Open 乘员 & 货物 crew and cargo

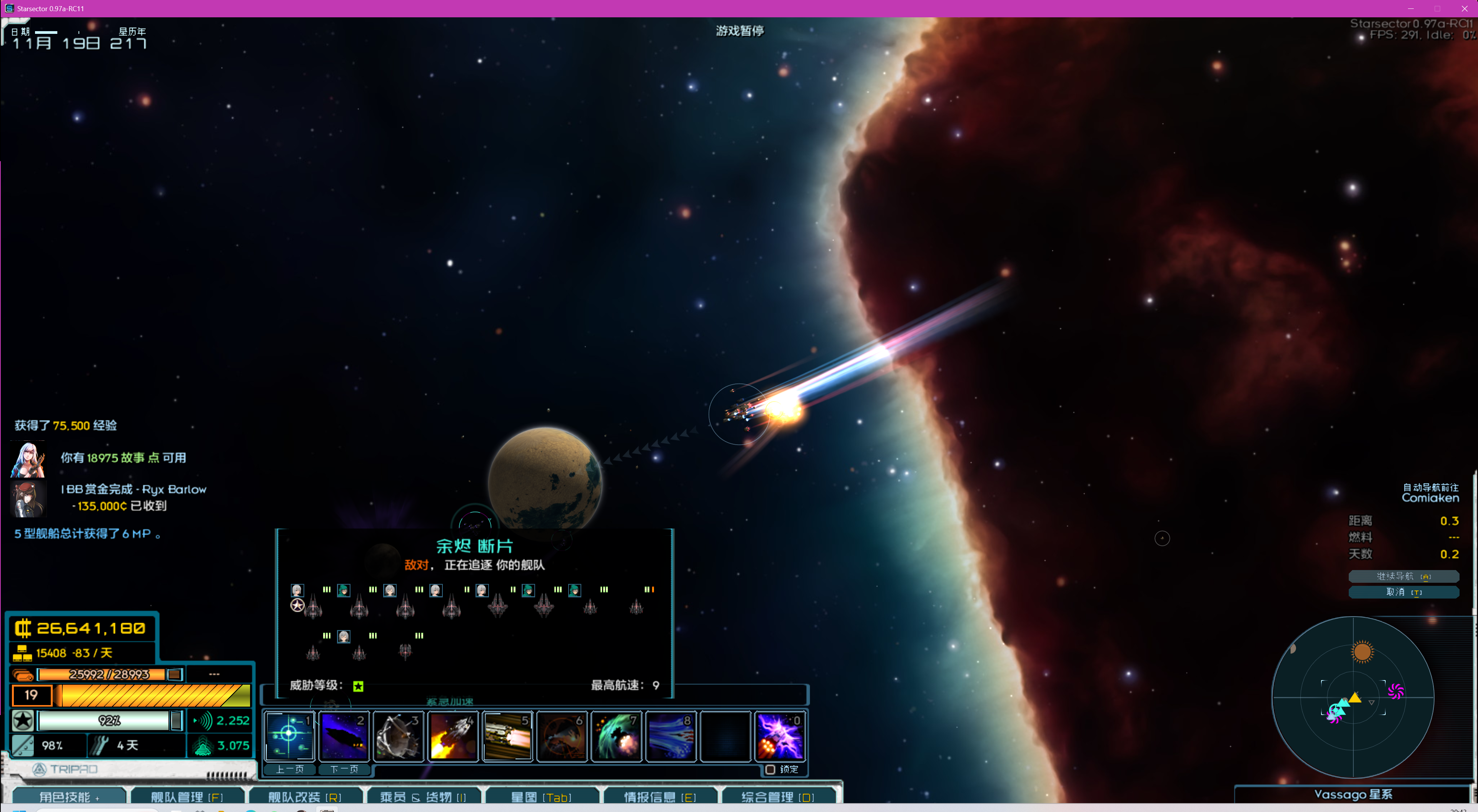(423, 797)
